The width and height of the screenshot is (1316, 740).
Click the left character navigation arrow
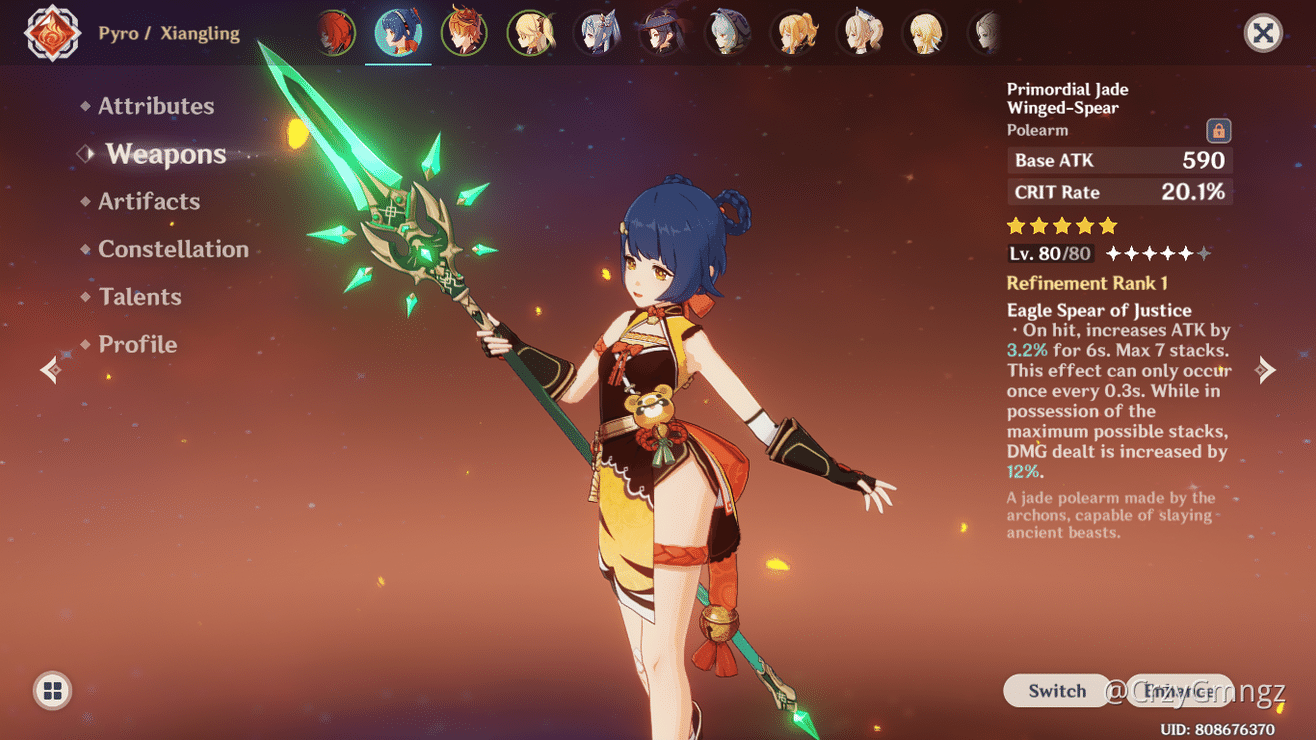49,369
